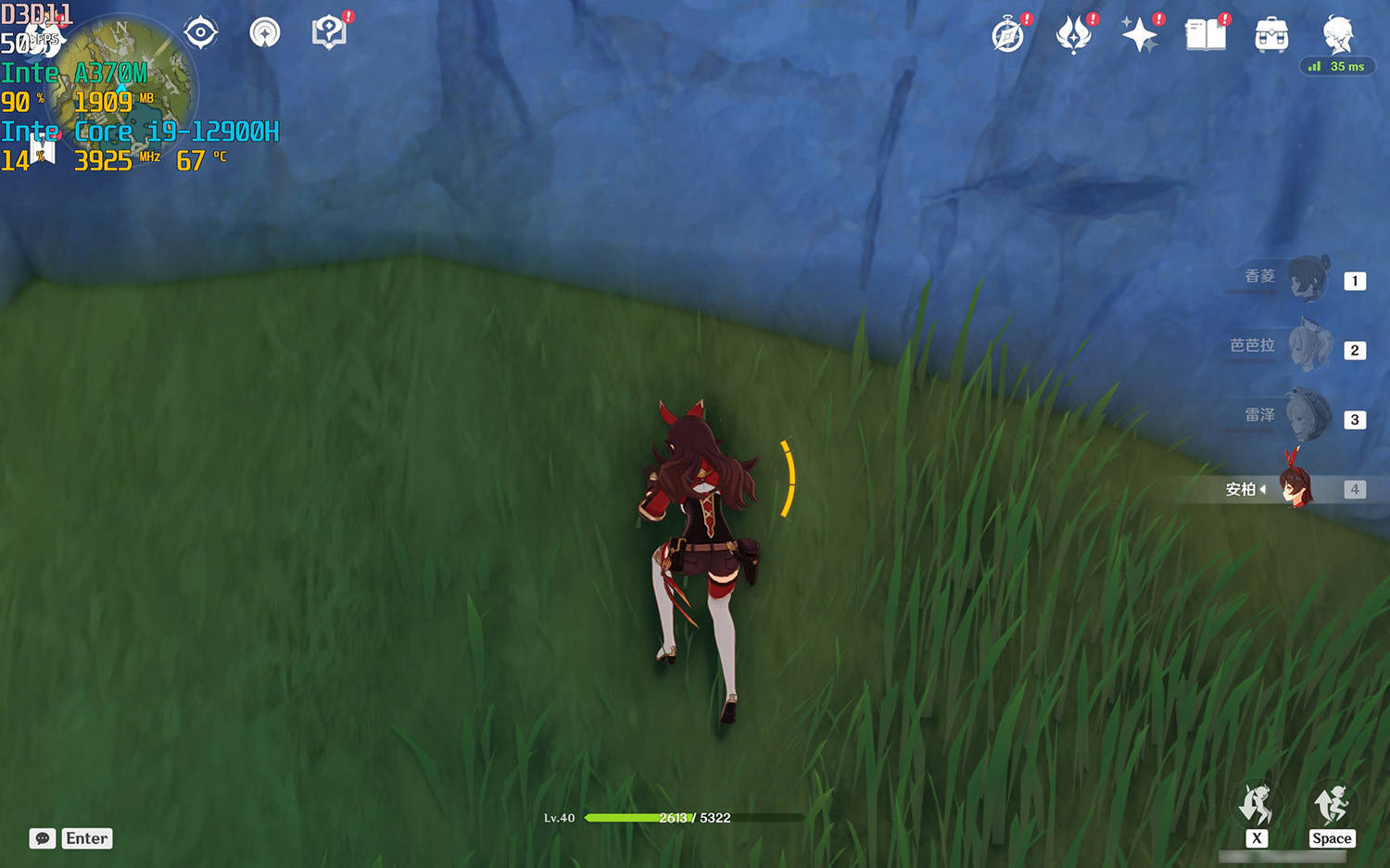Activate the eye-shaped Elemental Sight icon
The width and height of the screenshot is (1390, 868).
[200, 33]
